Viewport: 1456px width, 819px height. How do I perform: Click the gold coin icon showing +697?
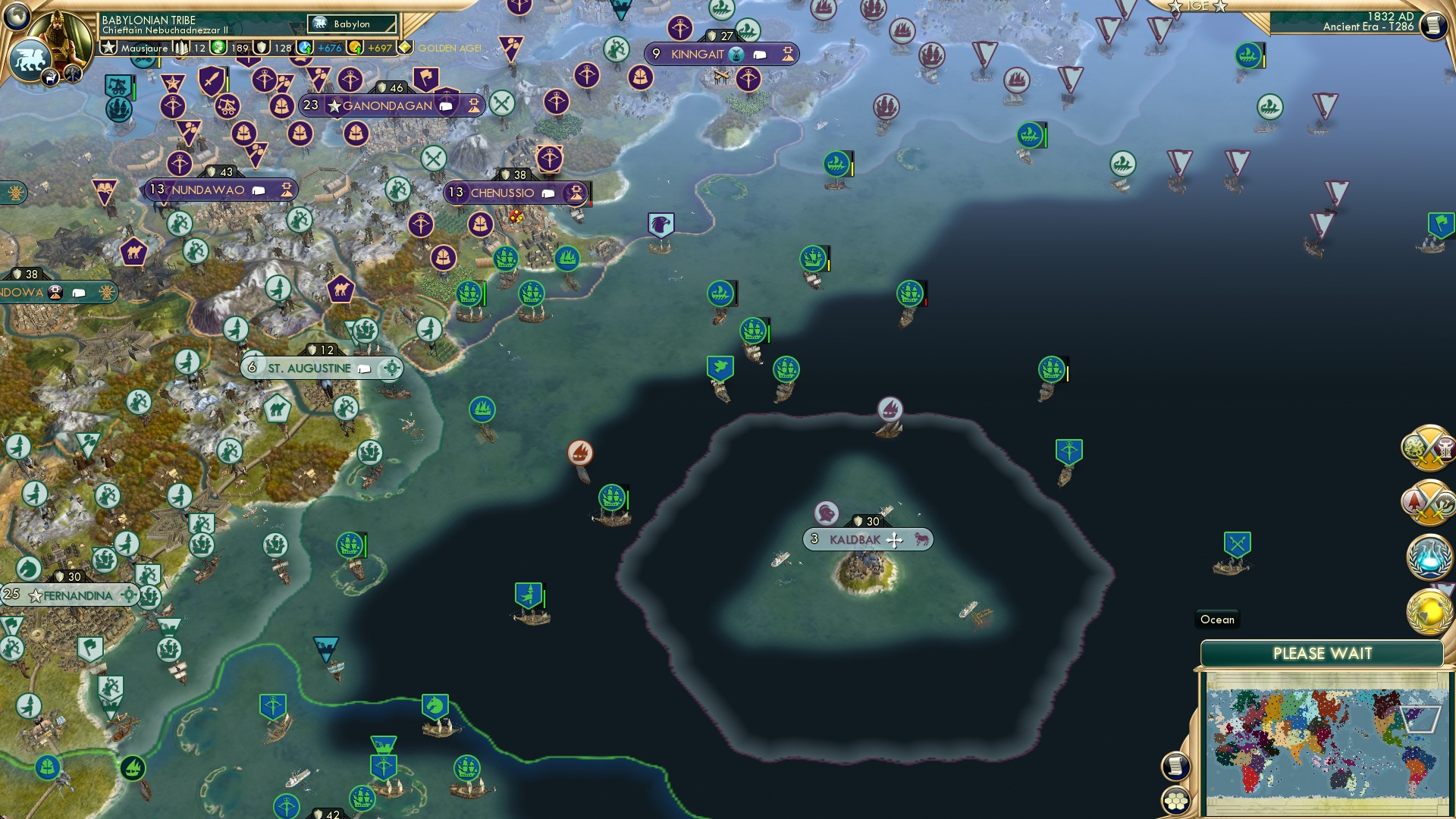[x=354, y=47]
